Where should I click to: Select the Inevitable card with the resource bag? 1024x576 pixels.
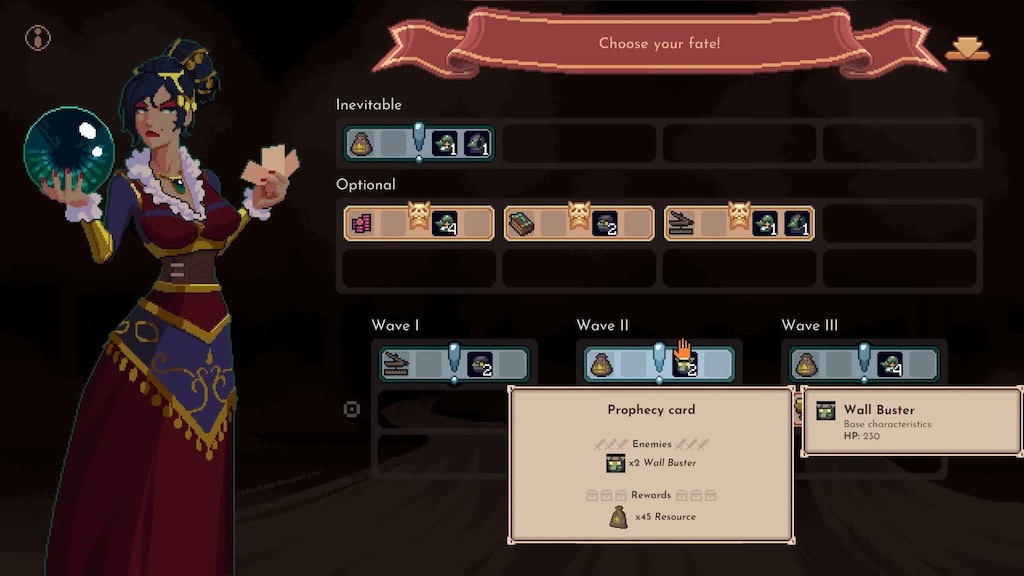419,143
